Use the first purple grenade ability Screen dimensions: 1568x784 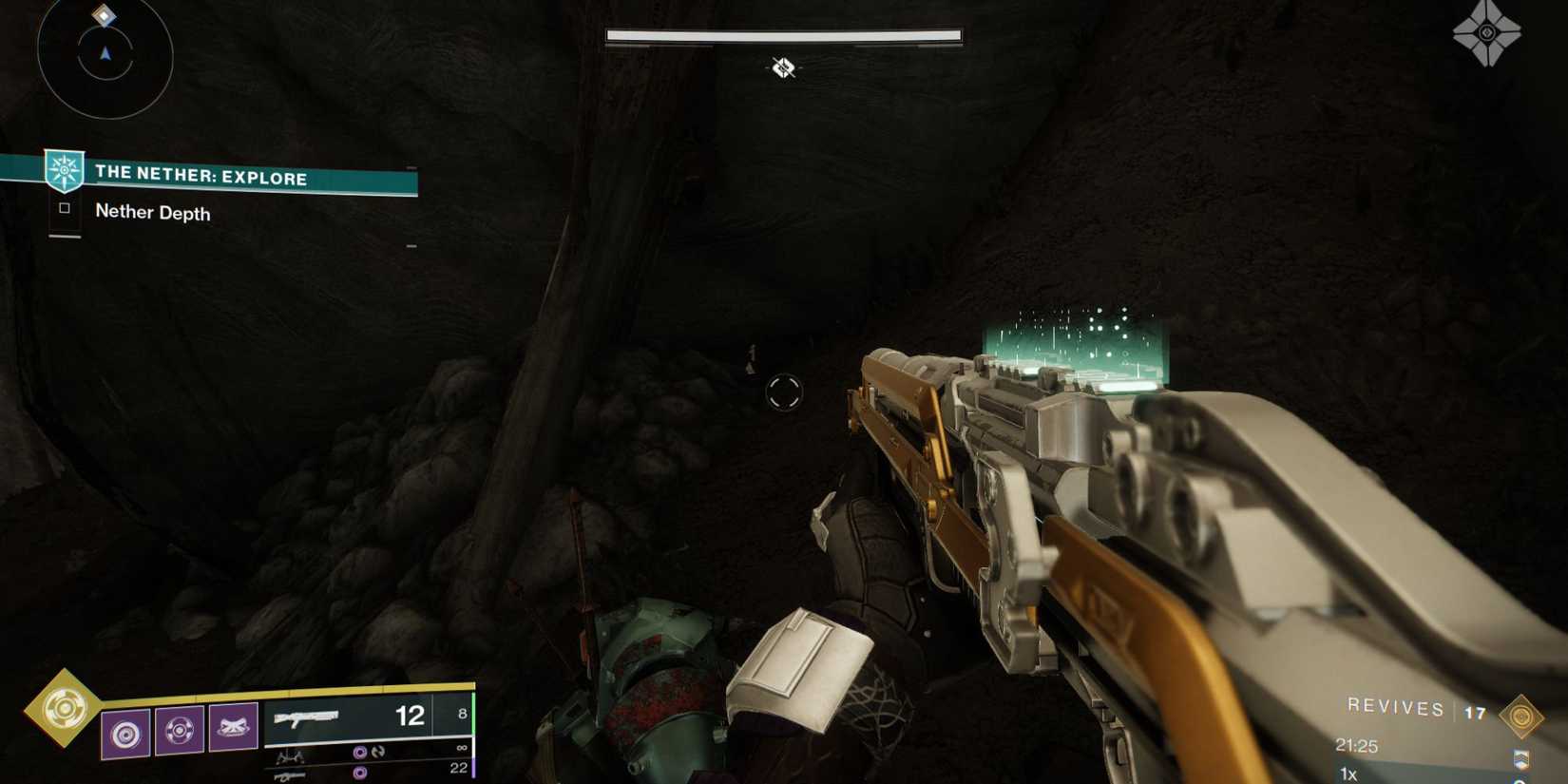pyautogui.click(x=125, y=733)
